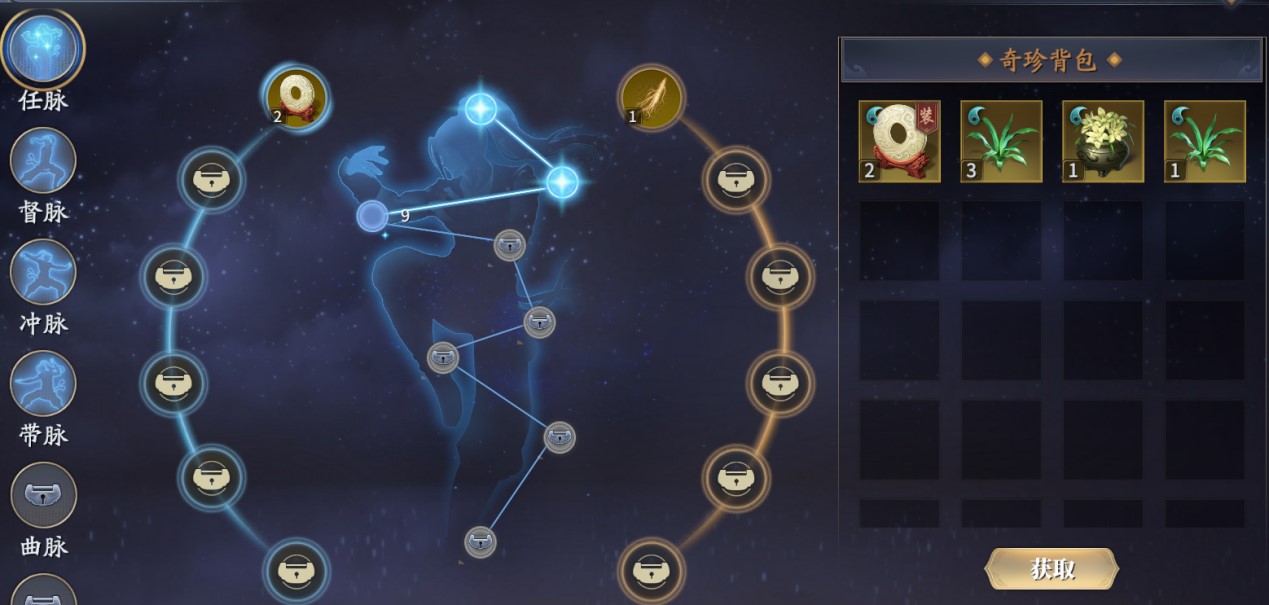Open the equipped jade disc slot on blue ring
This screenshot has height=605, width=1269.
[x=296, y=98]
